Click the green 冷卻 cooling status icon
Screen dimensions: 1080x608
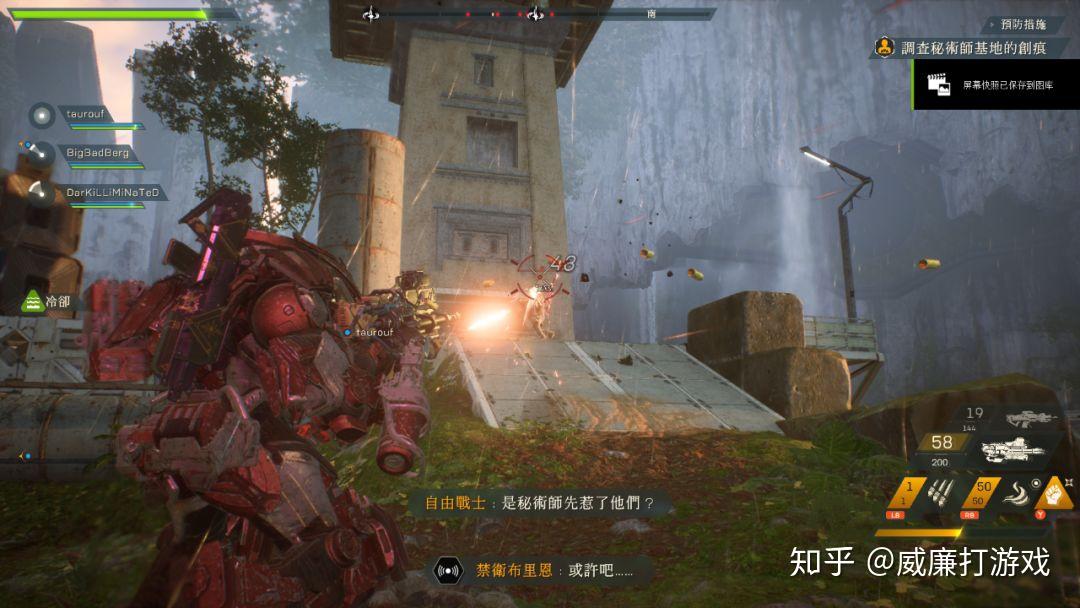[33, 299]
